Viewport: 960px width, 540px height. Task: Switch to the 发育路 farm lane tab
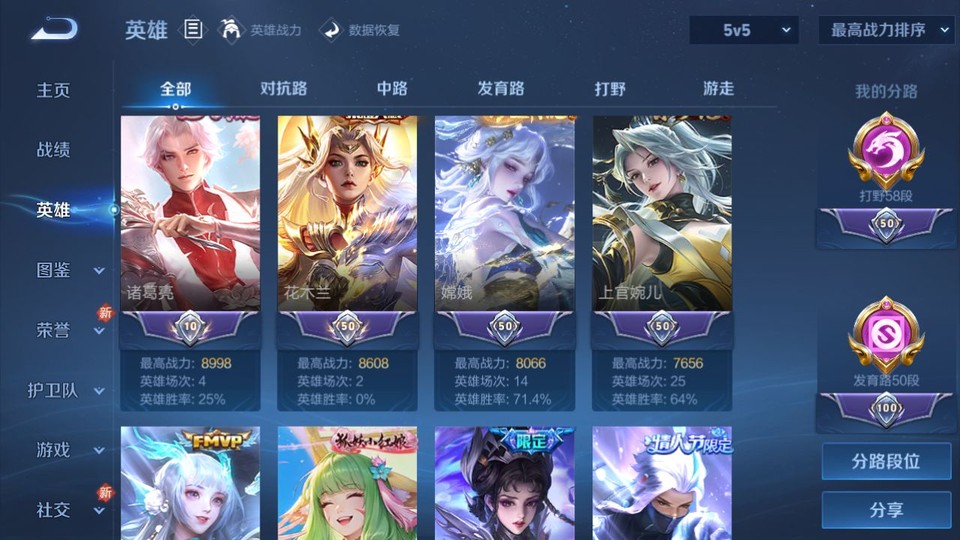501,88
